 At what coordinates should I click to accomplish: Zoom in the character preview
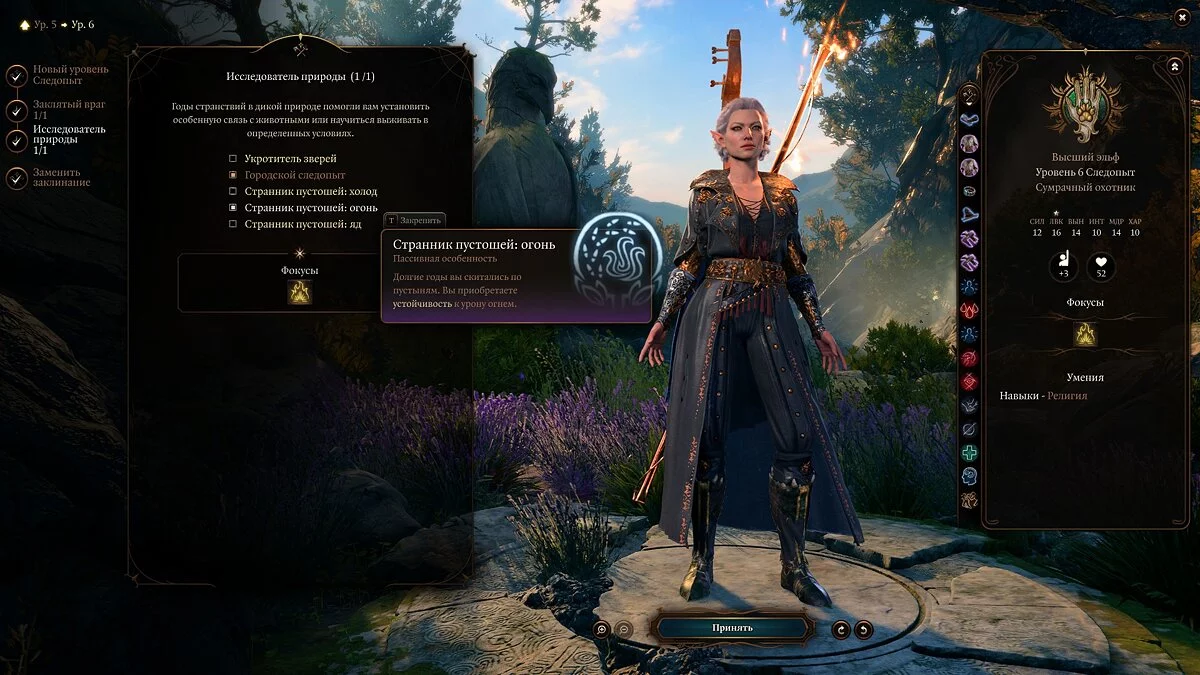pyautogui.click(x=601, y=629)
